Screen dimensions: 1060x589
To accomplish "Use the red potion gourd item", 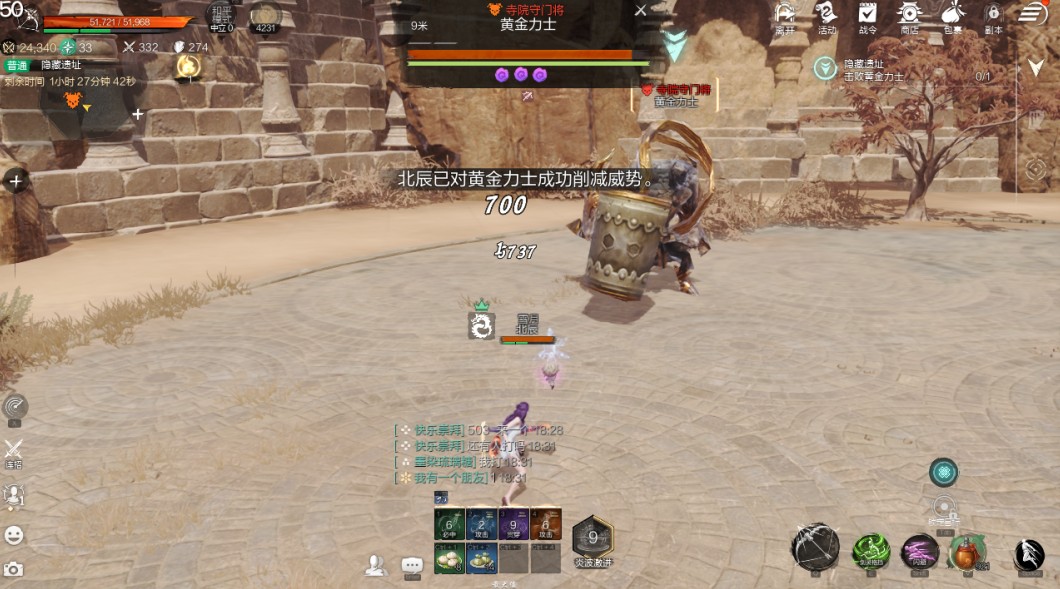I will (966, 551).
